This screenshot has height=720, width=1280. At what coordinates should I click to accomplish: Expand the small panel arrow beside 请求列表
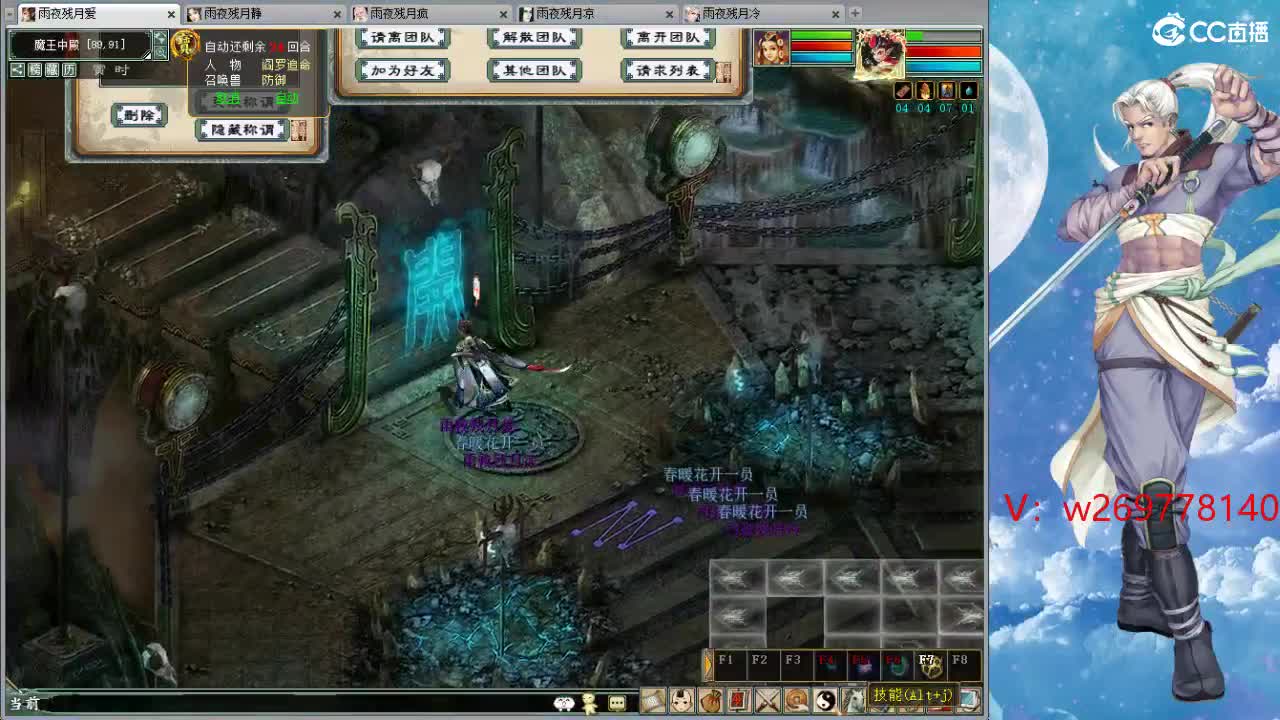point(724,72)
